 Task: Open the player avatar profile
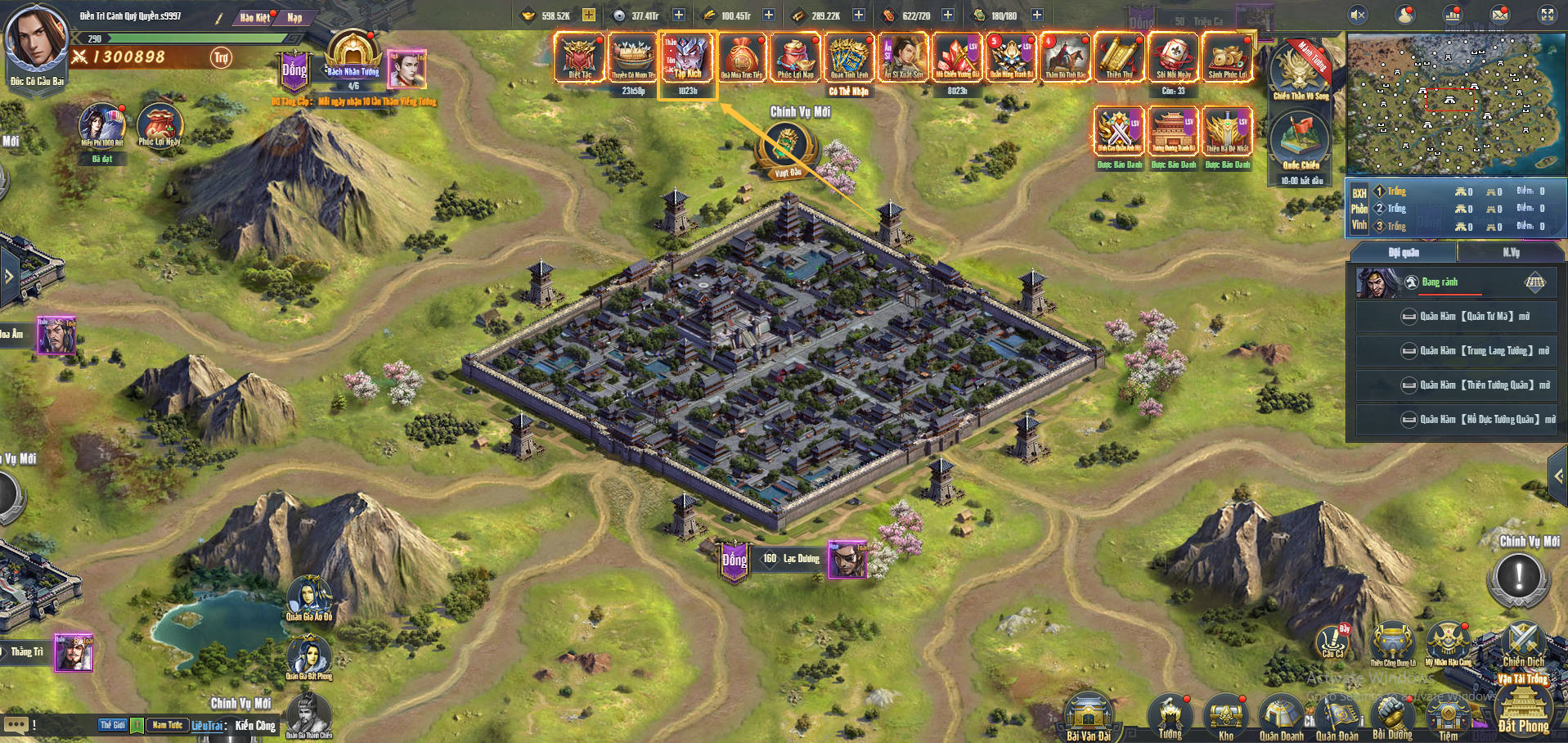[x=36, y=38]
